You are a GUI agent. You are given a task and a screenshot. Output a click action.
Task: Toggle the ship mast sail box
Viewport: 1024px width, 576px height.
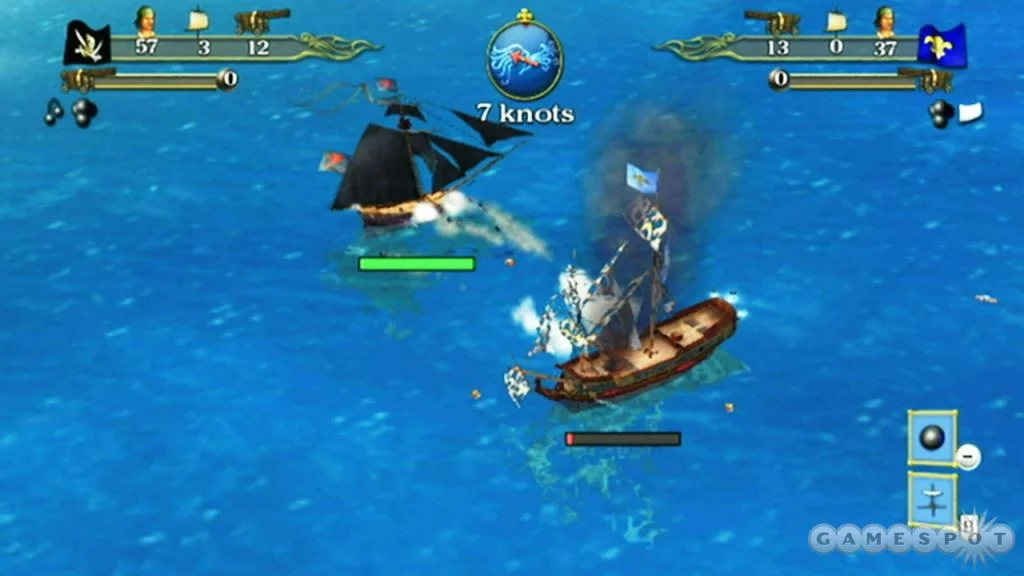(932, 498)
